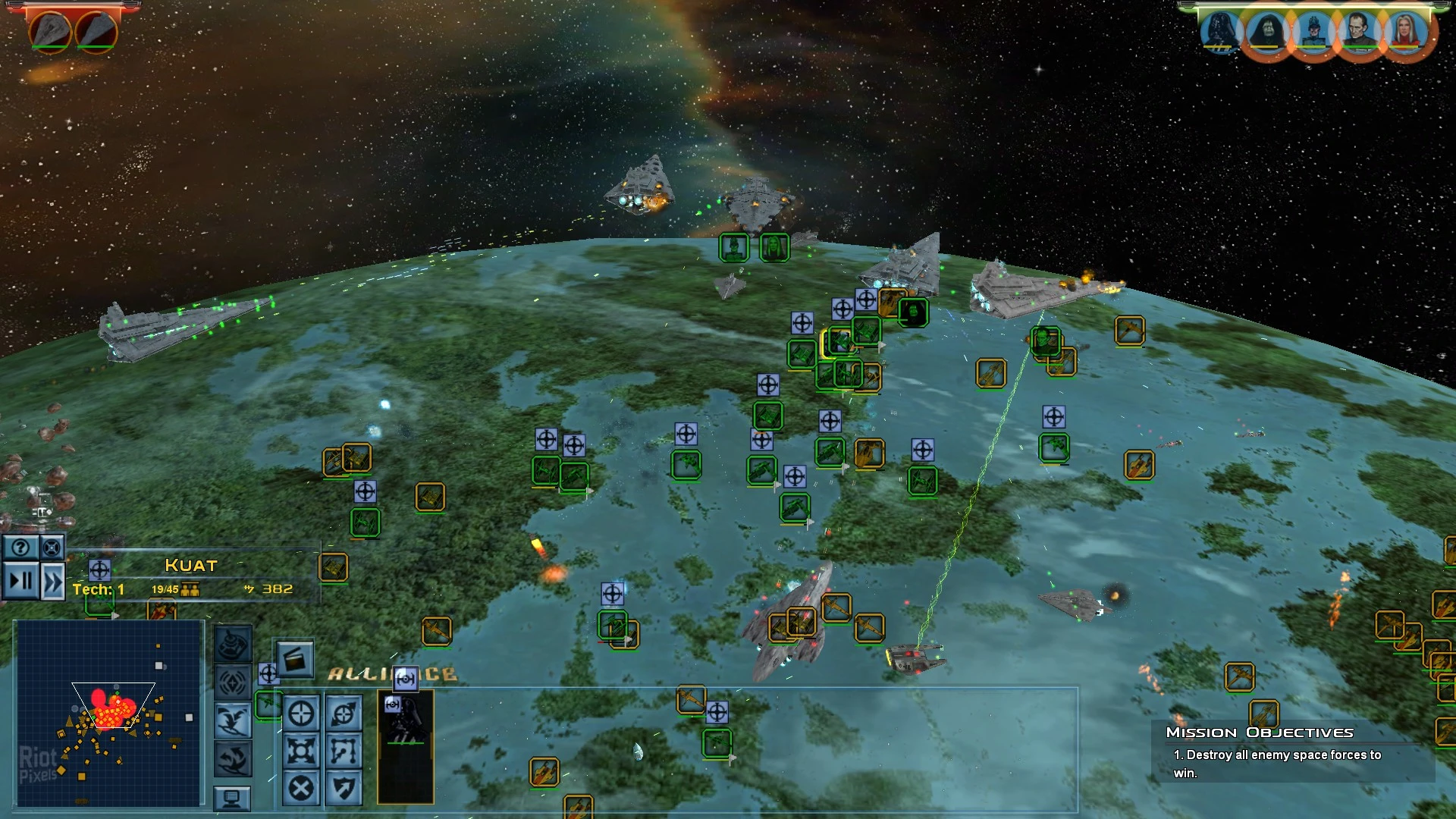Toggle the targeting reticle beside the help button

52,548
